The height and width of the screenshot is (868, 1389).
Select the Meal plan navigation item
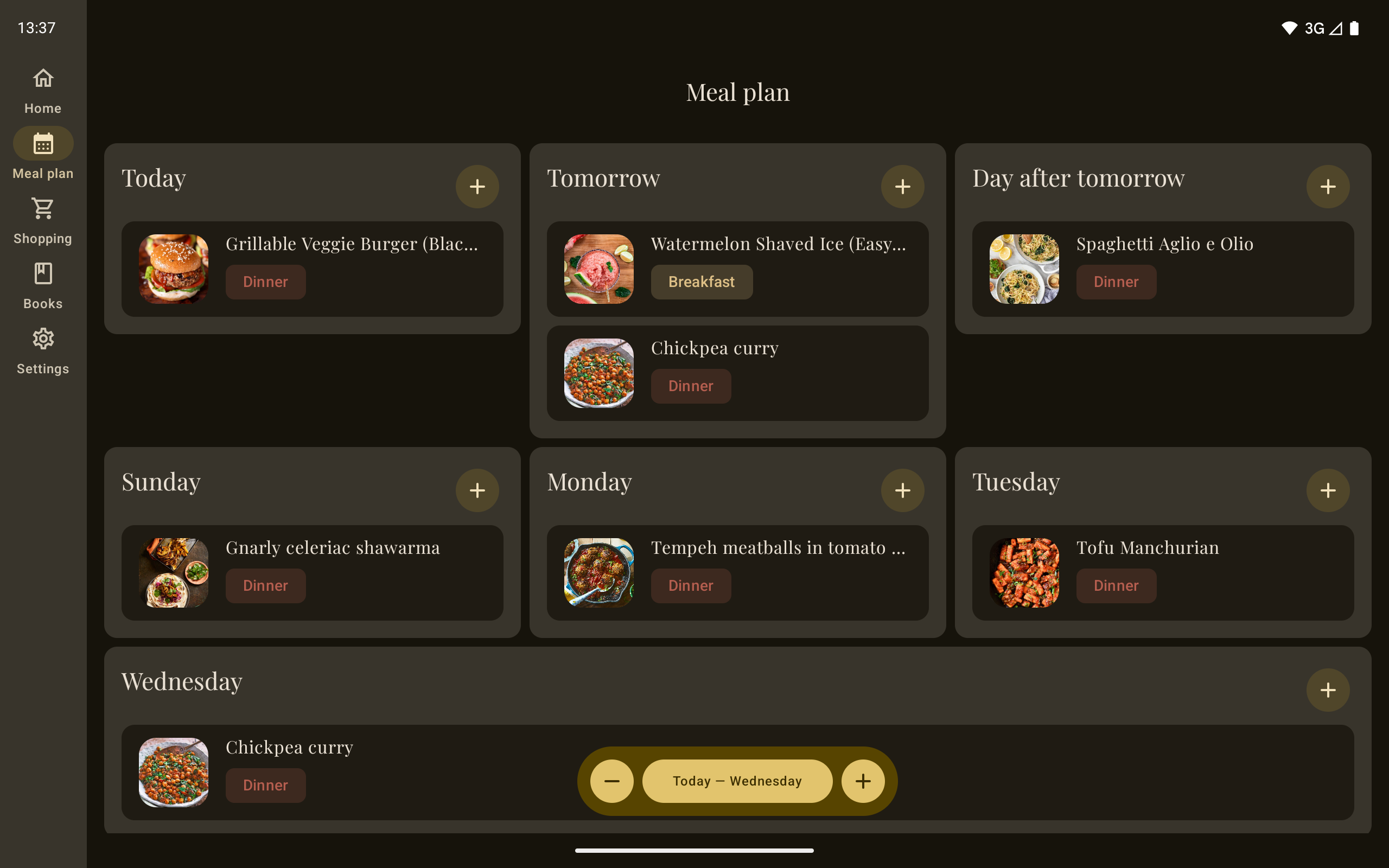click(43, 155)
